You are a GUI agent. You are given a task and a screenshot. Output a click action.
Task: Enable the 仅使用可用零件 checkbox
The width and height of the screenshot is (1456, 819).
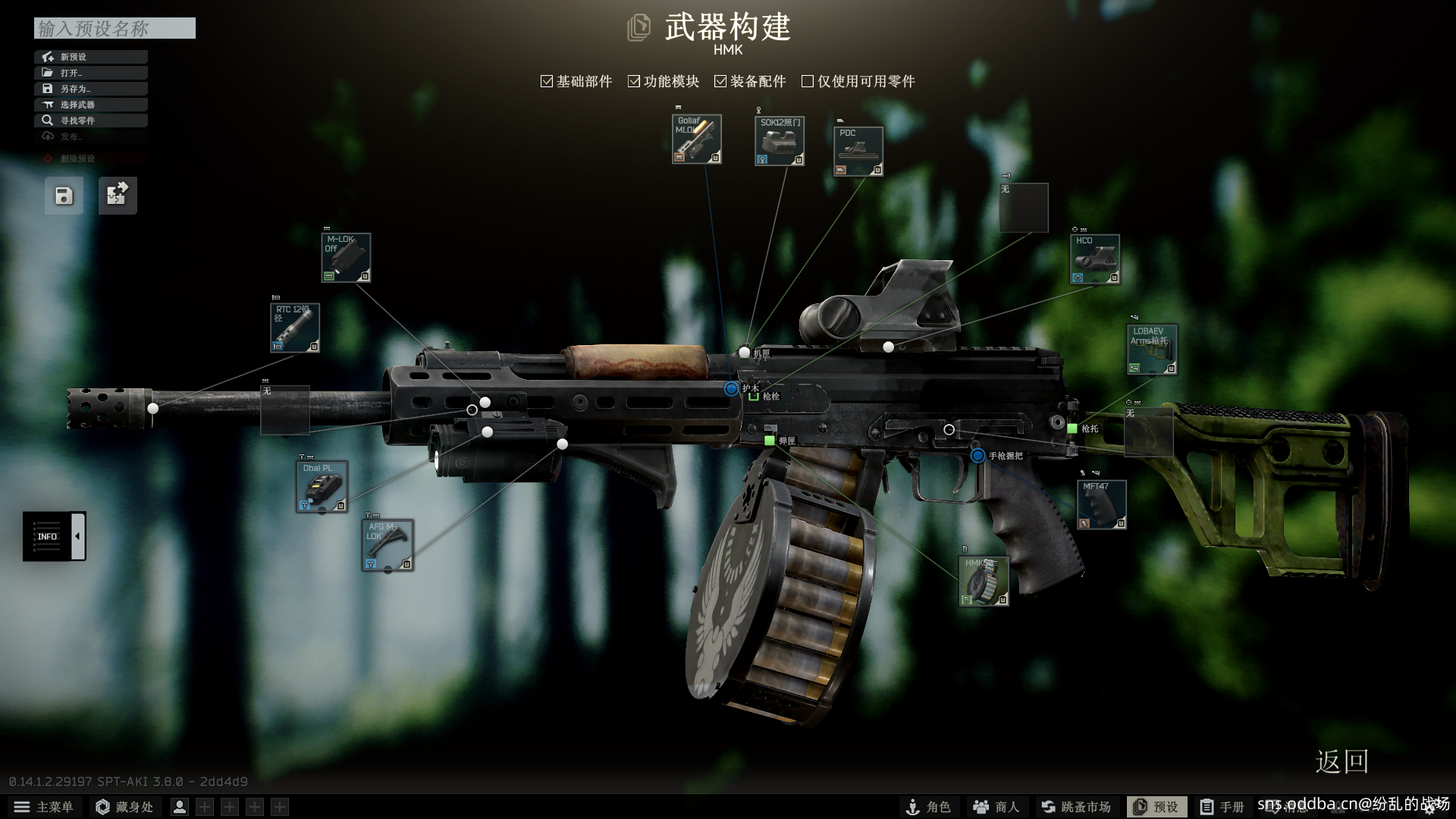tap(808, 81)
